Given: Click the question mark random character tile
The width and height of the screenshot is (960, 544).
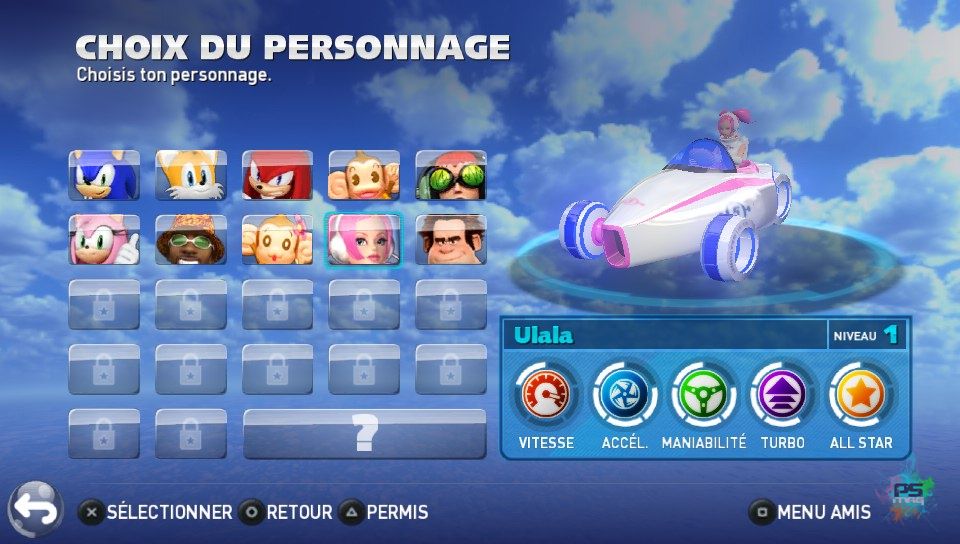Looking at the screenshot, I should [x=365, y=434].
